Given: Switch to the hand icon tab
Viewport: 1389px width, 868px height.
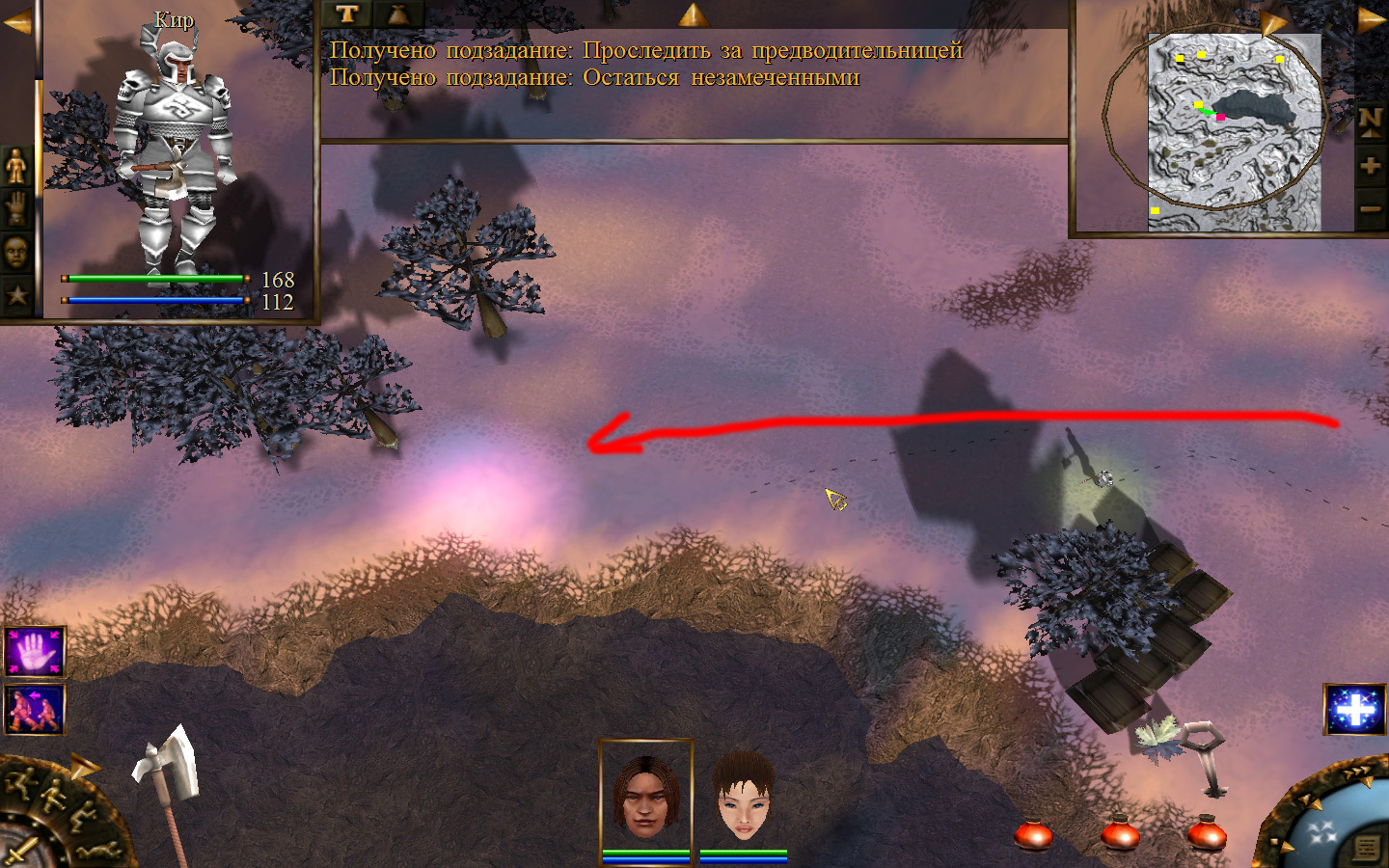Looking at the screenshot, I should pos(16,210).
